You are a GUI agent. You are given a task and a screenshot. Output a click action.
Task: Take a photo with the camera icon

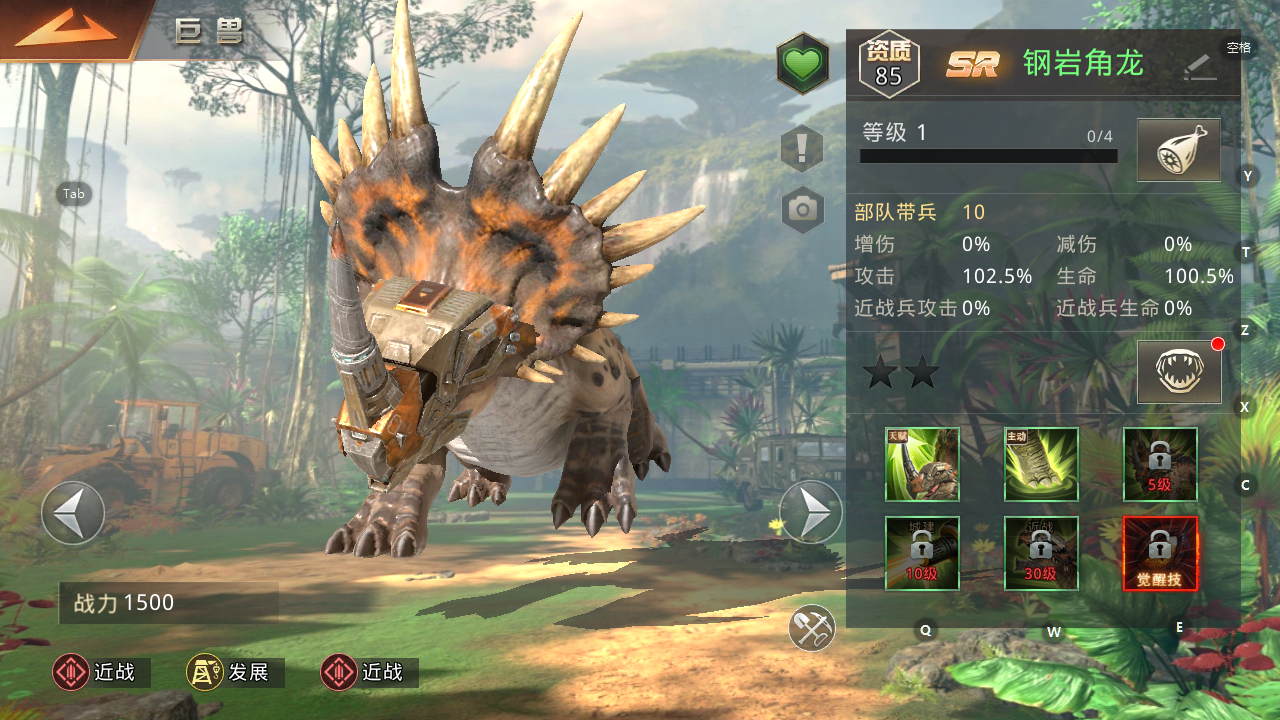[802, 209]
